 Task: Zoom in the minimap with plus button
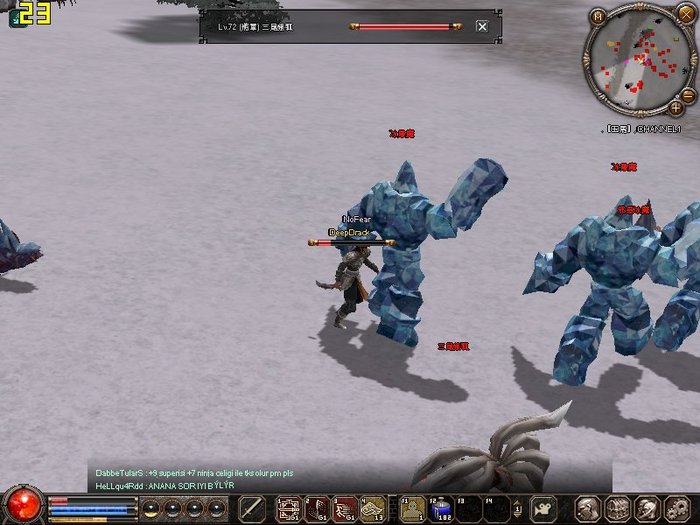click(x=676, y=107)
